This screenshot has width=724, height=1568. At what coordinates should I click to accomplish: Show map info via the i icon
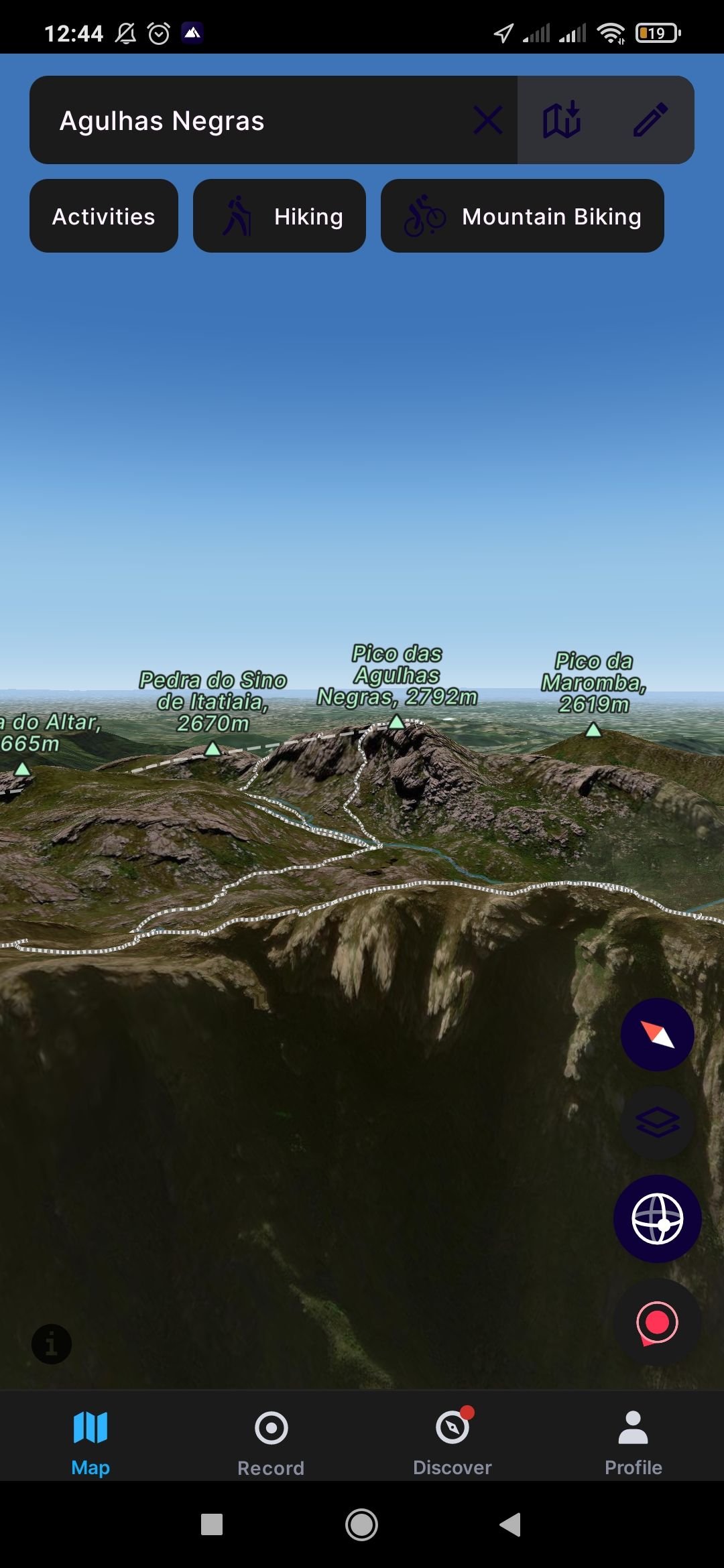click(52, 1344)
